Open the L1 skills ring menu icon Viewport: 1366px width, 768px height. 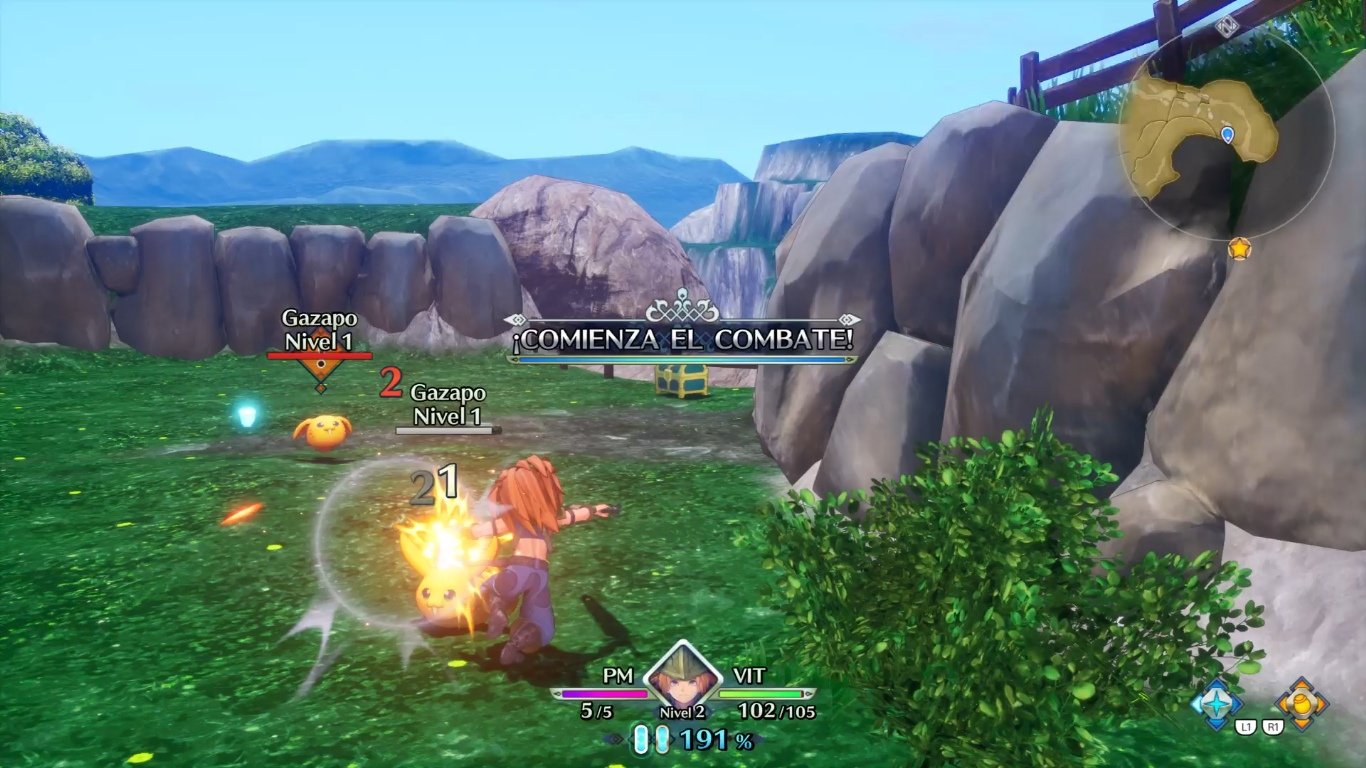[1215, 705]
